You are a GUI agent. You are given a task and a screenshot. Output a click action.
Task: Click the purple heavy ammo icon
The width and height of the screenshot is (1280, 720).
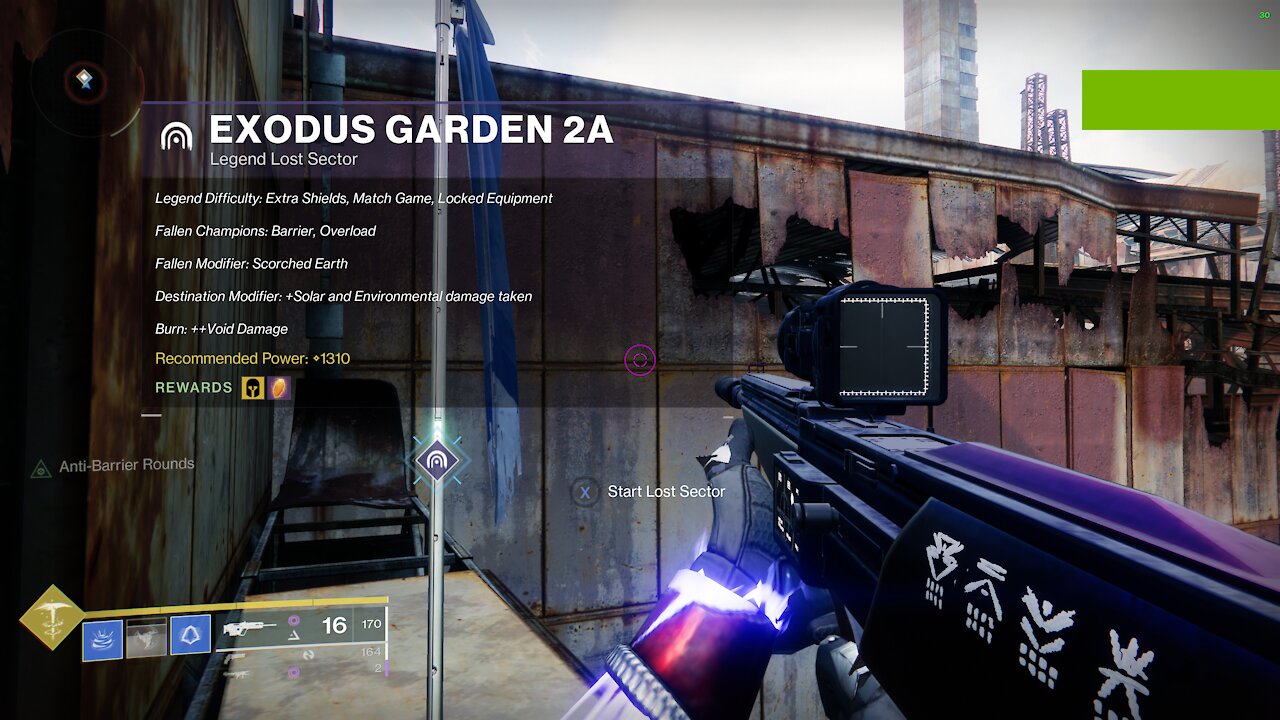coord(293,672)
